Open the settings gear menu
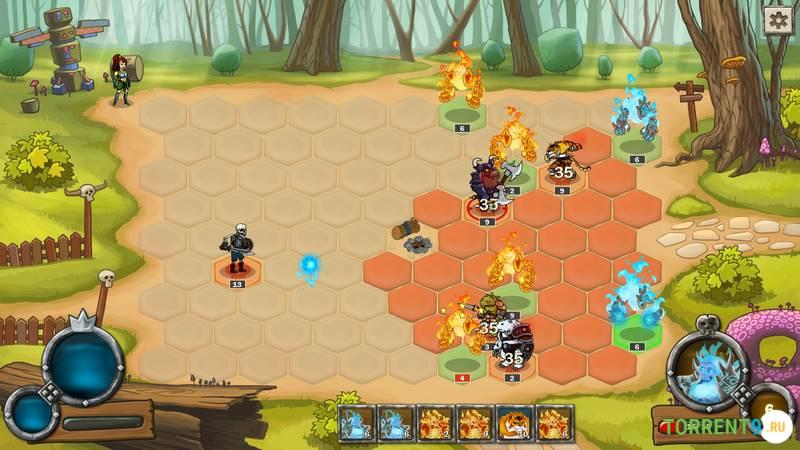 pos(778,19)
